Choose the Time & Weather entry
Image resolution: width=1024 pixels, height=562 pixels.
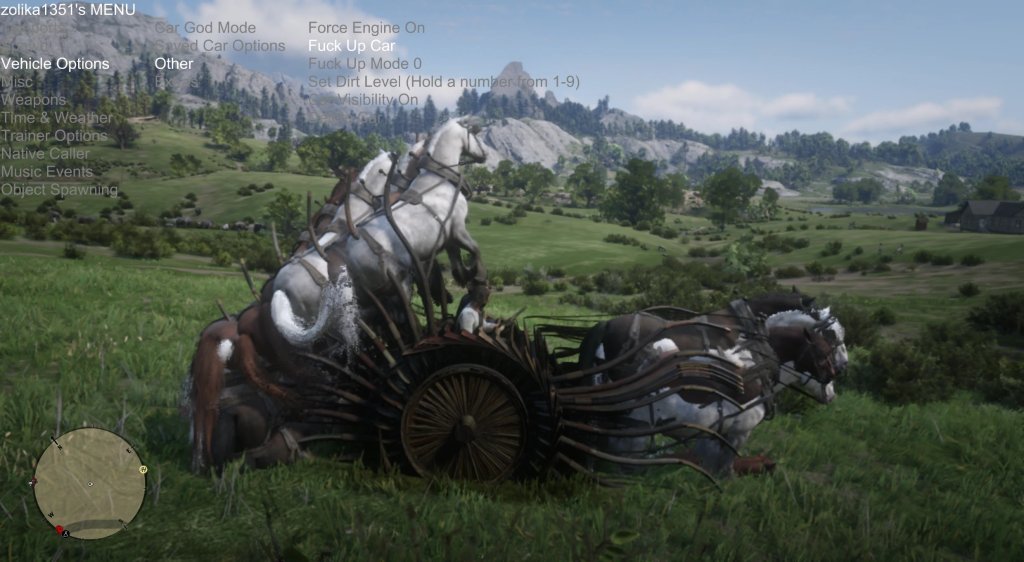[x=56, y=118]
